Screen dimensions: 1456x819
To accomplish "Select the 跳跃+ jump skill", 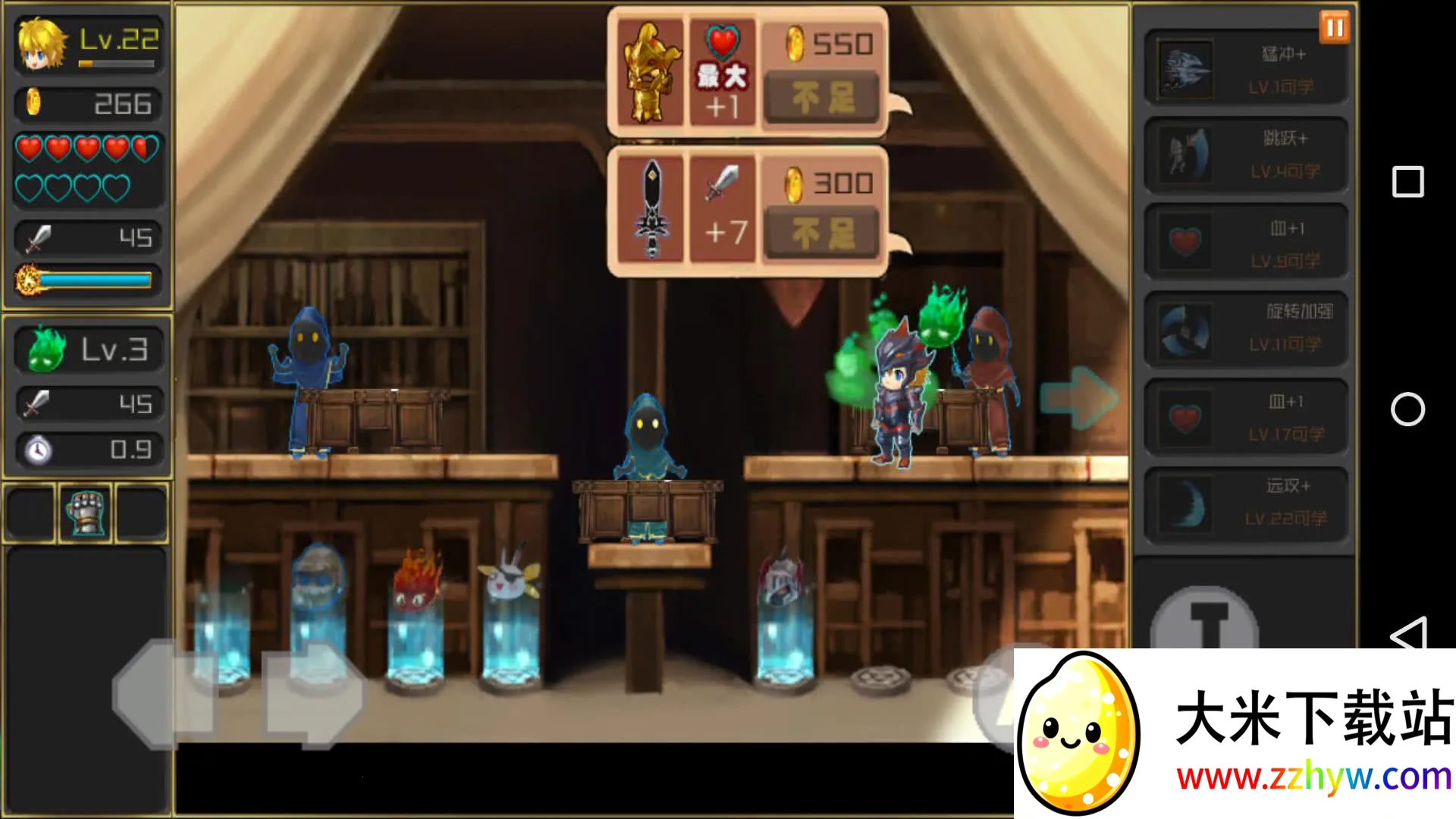I will (1245, 155).
